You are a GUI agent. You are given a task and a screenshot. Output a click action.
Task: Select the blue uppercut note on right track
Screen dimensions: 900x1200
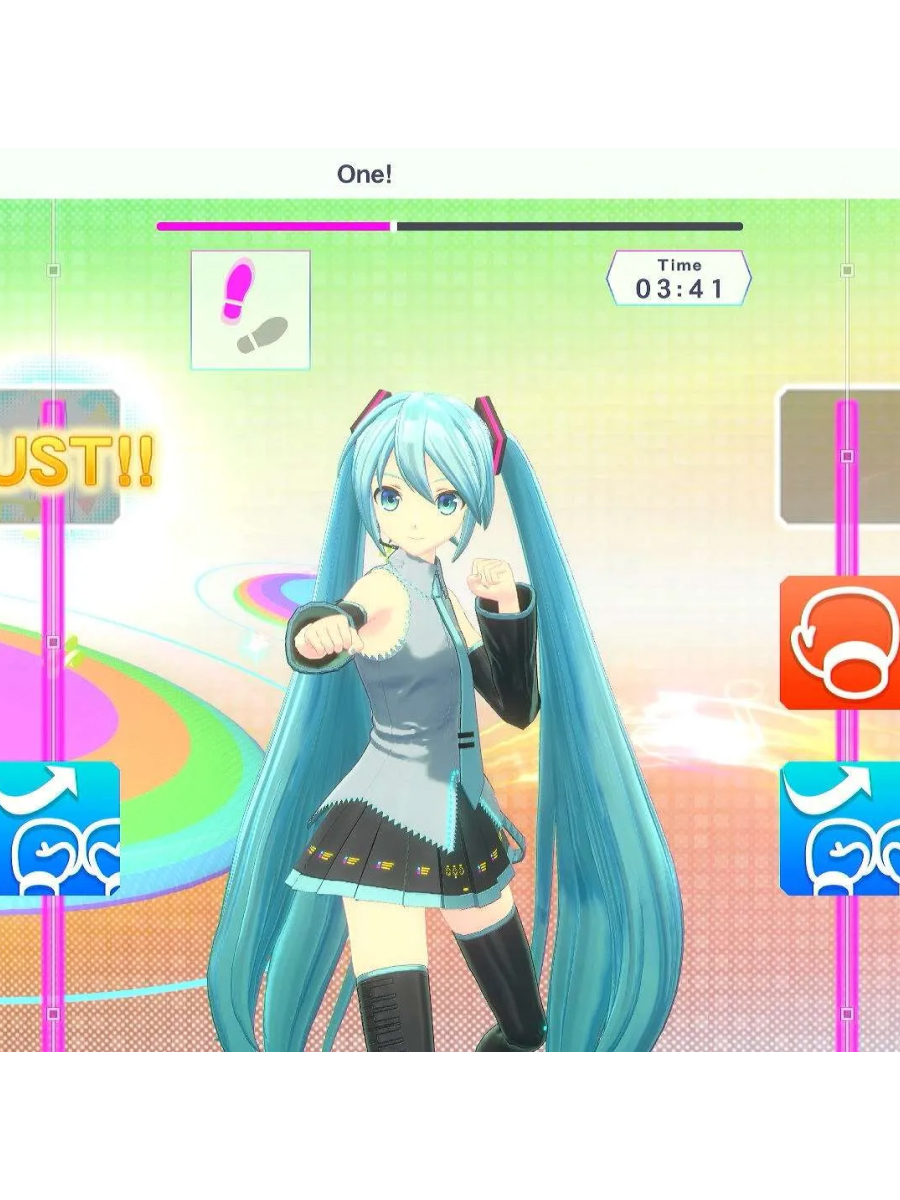pyautogui.click(x=840, y=828)
